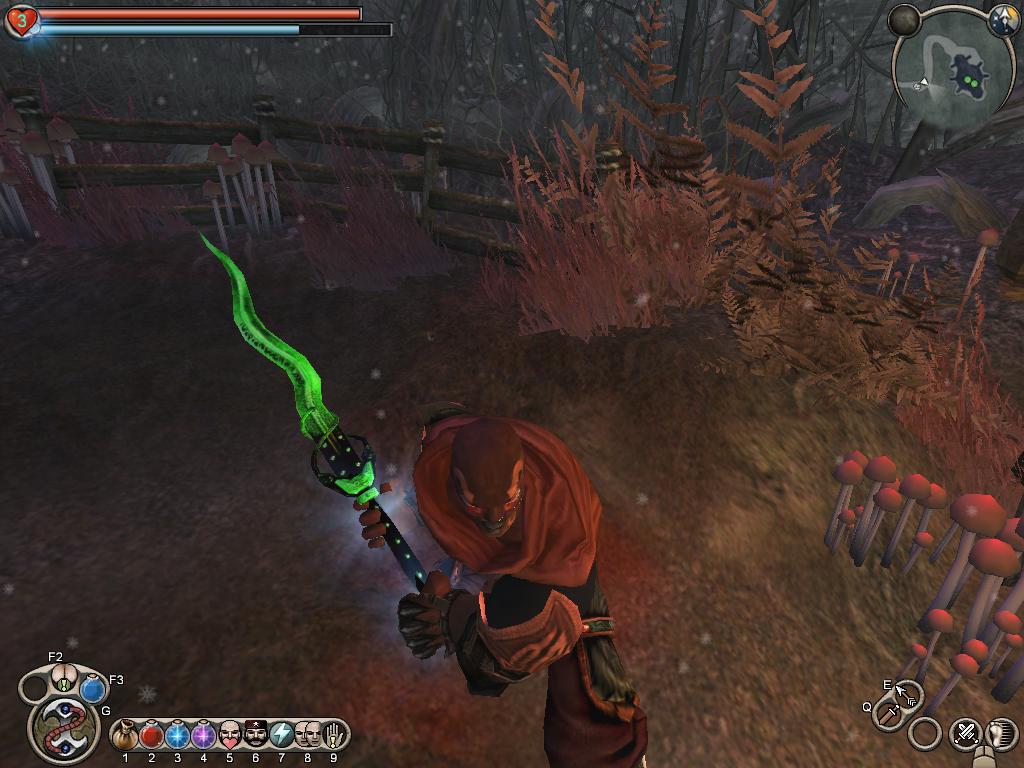Use the blue starburst potion slot

[x=178, y=735]
